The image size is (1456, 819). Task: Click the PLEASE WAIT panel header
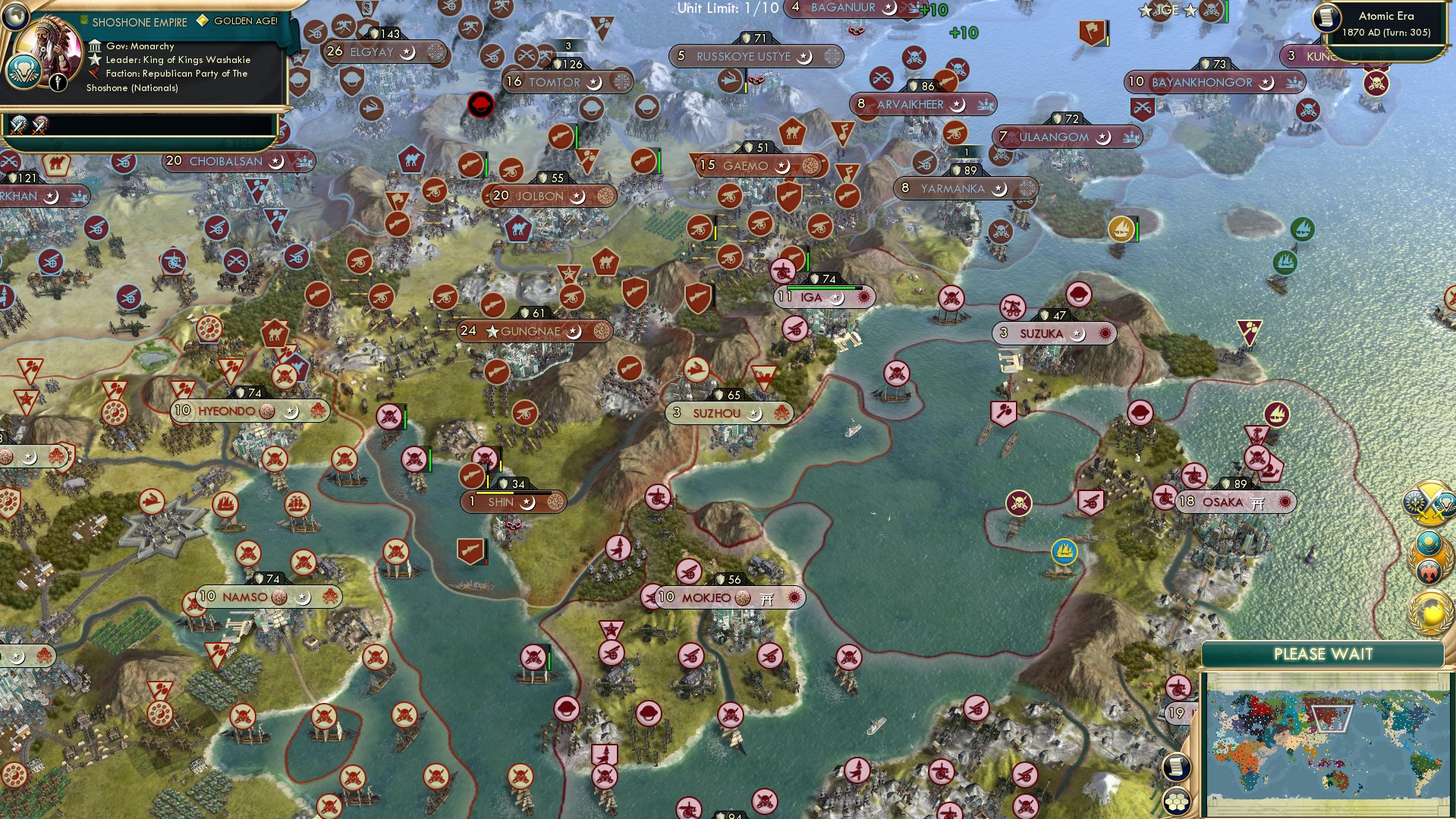click(1324, 653)
